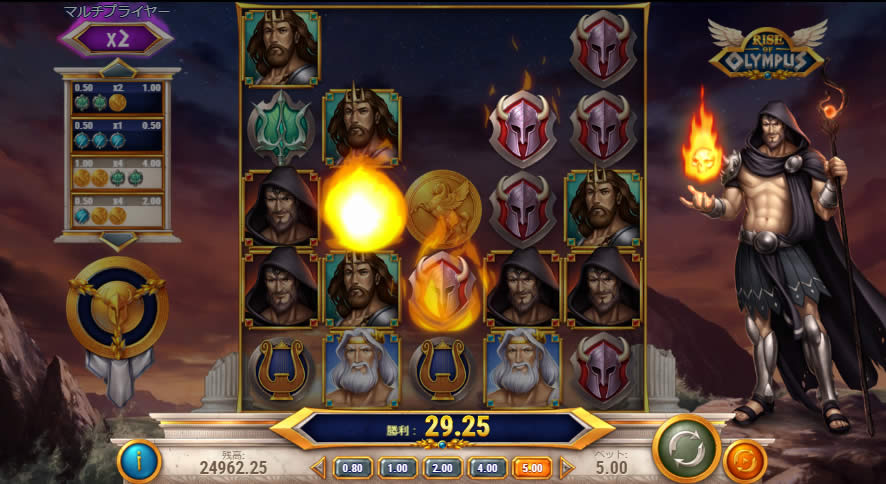Open the info paytable button
Viewport: 886px width, 484px height.
click(x=139, y=461)
